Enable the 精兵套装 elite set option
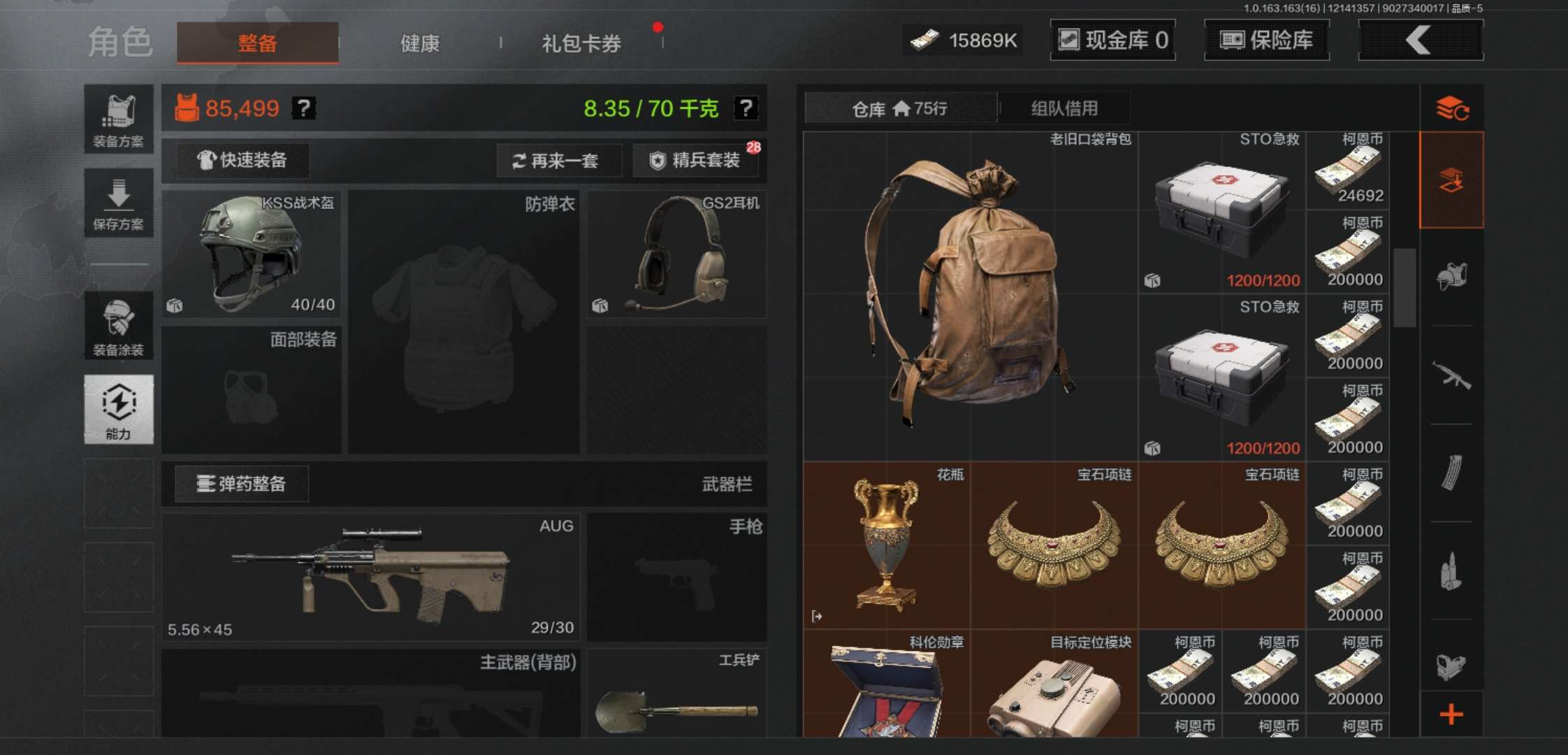 point(696,160)
